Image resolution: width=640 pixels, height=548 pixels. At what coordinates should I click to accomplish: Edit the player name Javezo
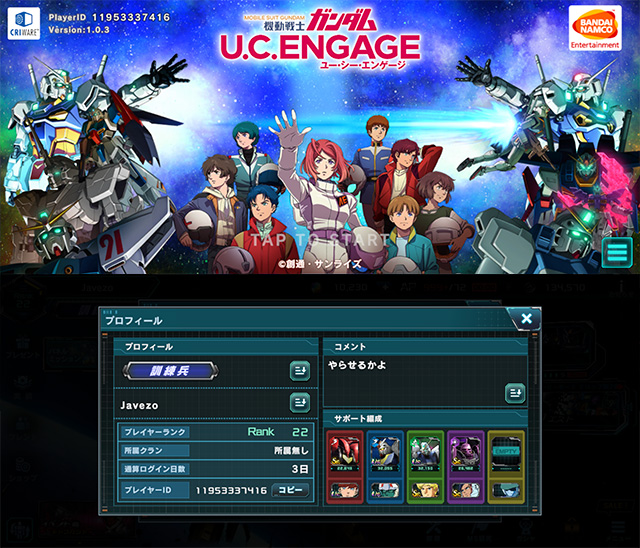point(299,403)
